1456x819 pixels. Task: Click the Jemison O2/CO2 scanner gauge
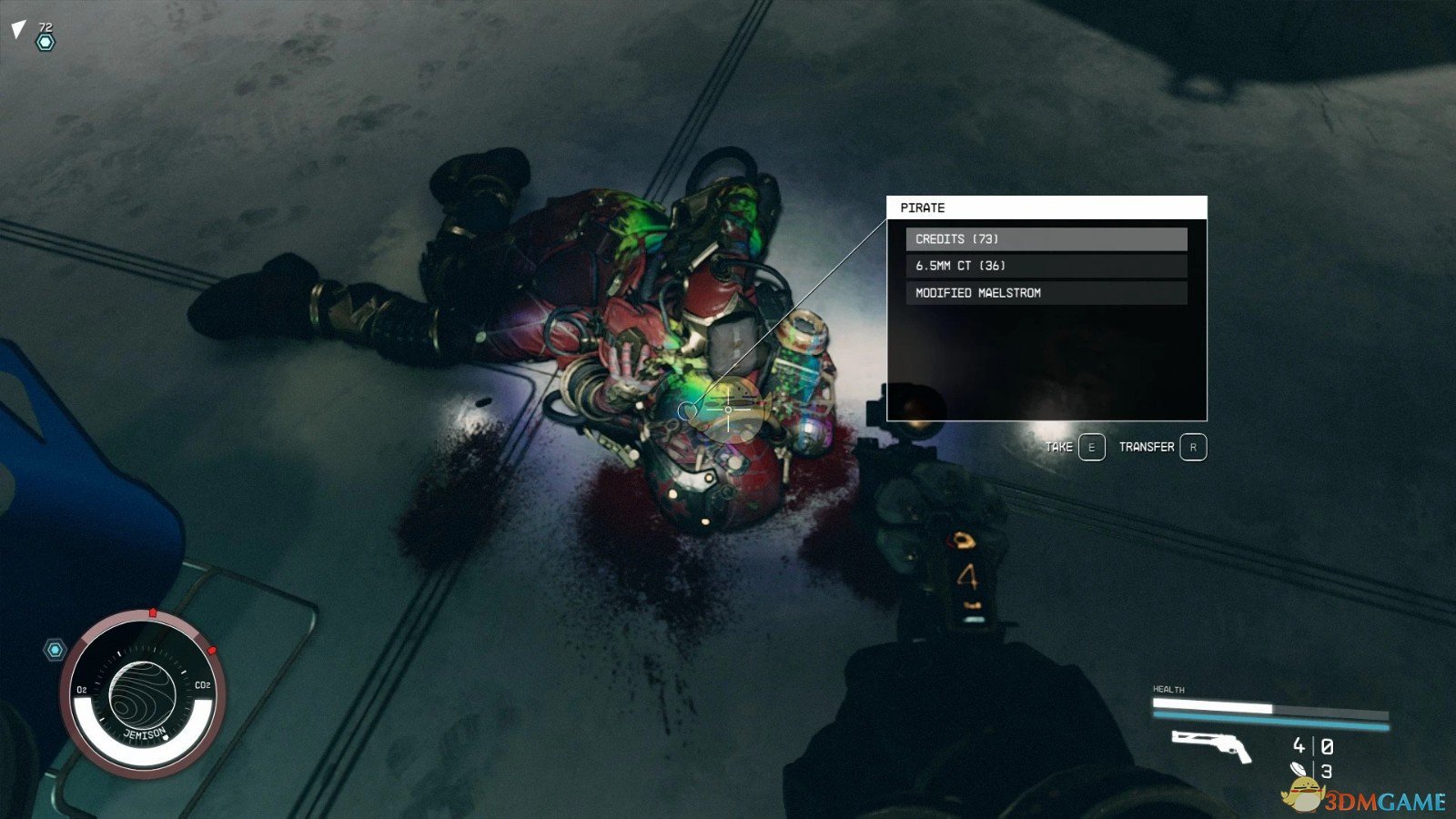[x=144, y=694]
